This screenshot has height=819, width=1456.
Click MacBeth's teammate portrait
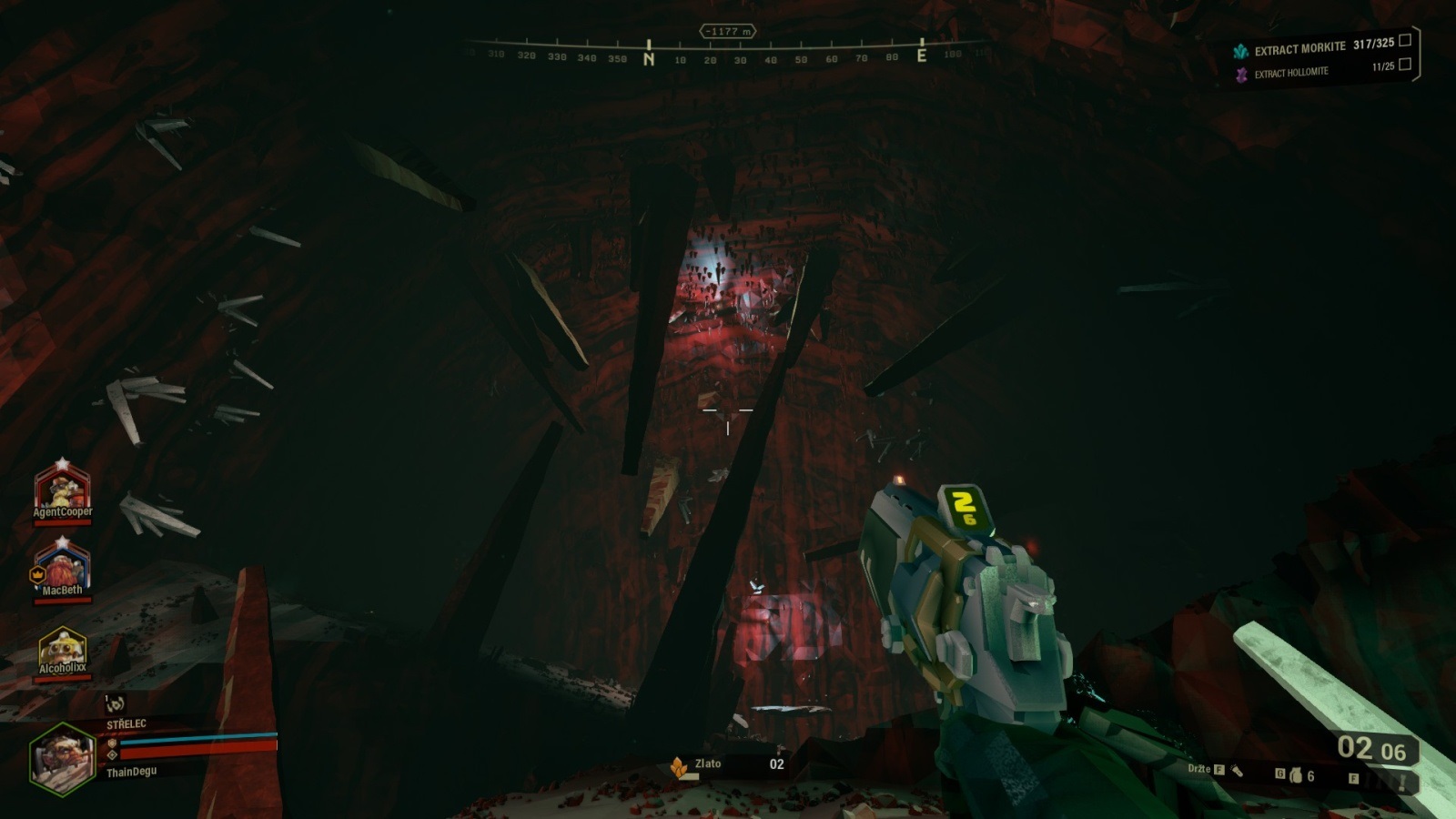62,565
